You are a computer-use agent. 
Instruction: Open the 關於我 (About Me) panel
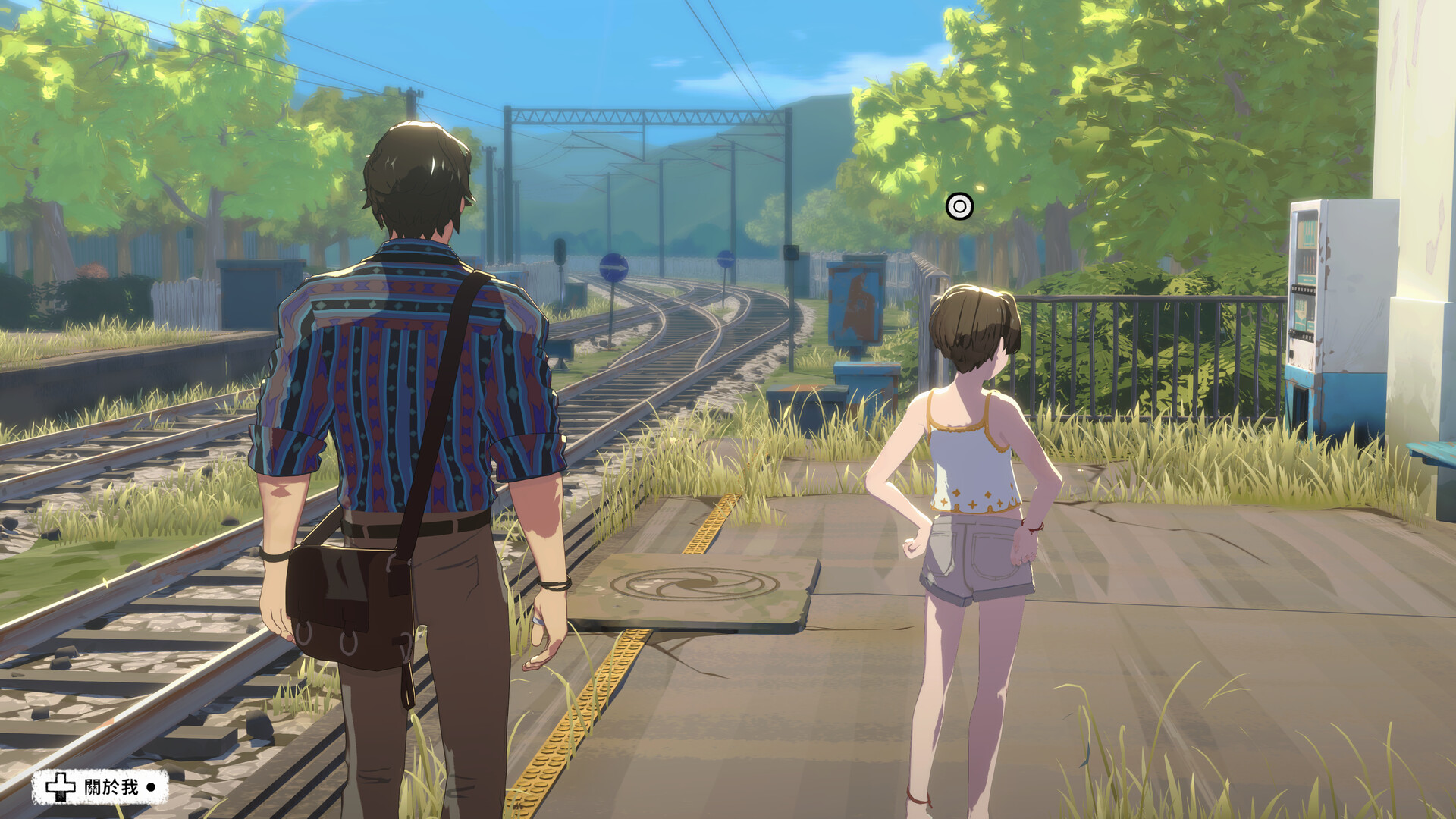point(100,787)
